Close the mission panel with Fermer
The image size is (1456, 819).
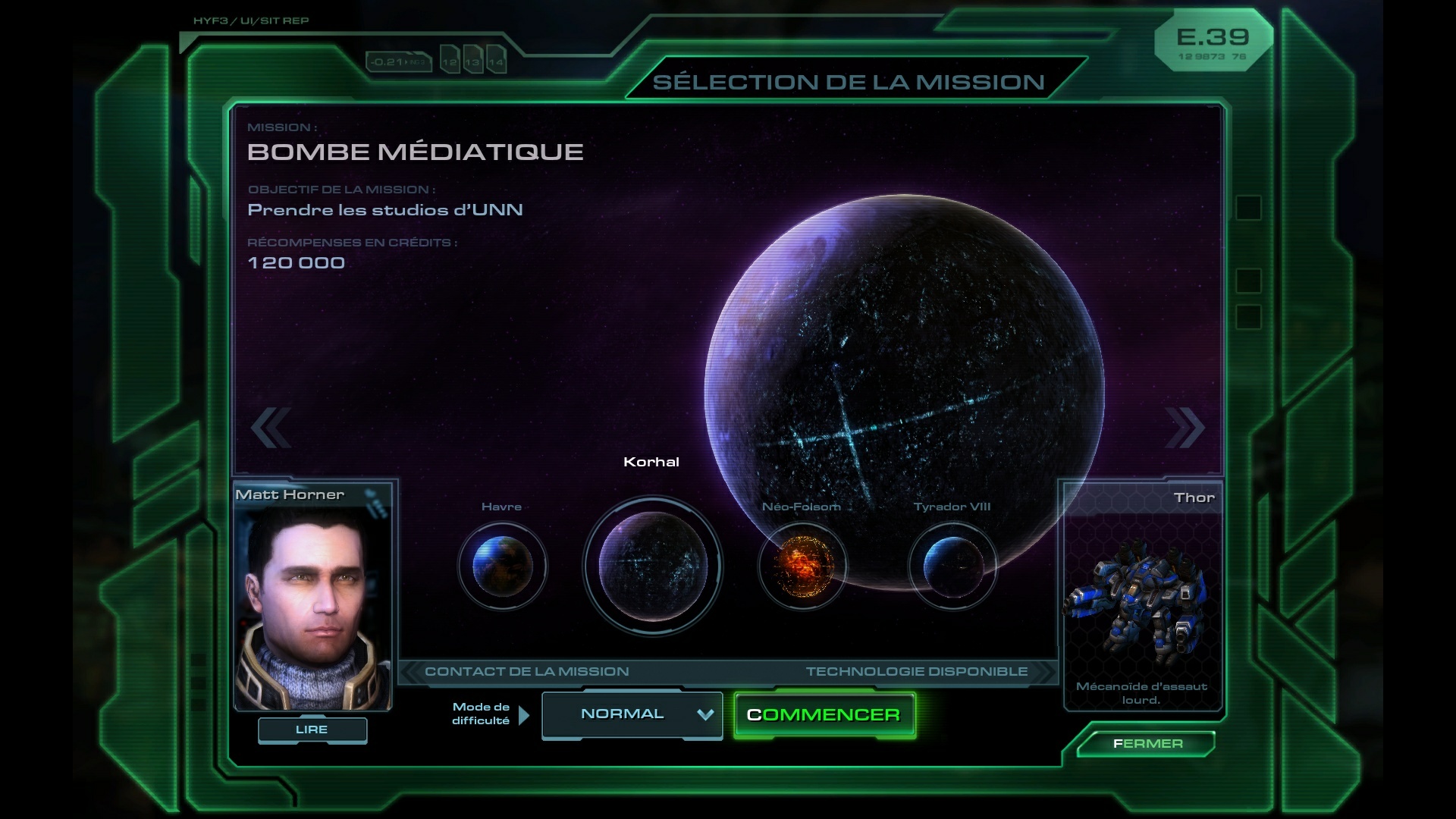[x=1147, y=744]
